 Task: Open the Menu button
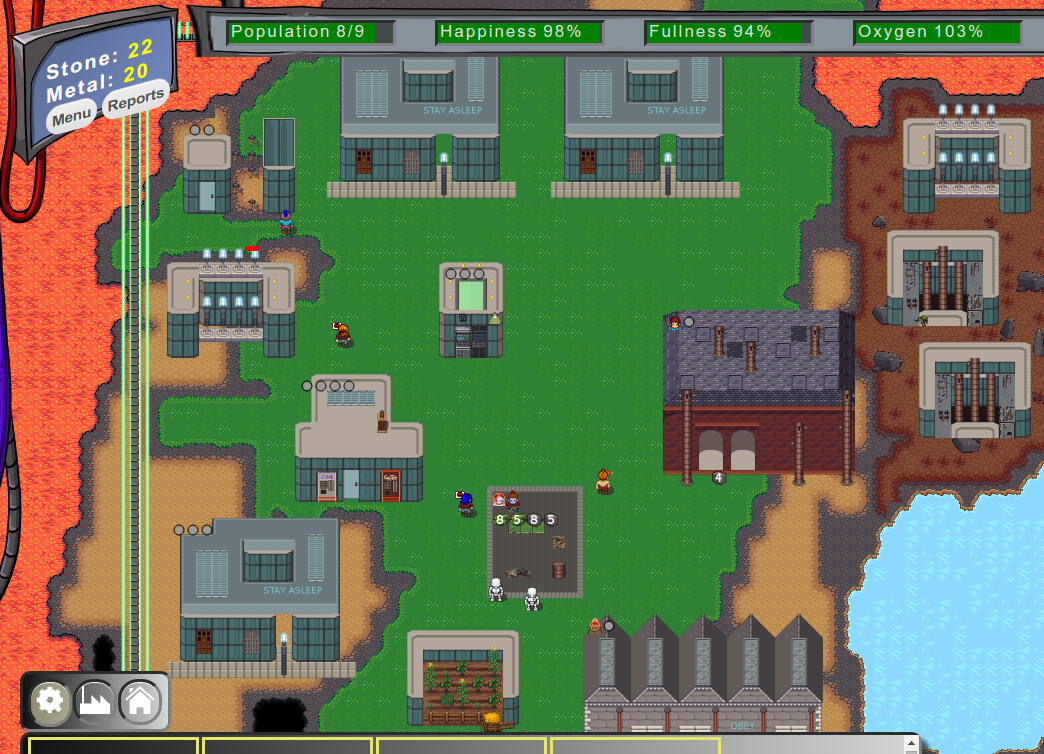[x=72, y=116]
